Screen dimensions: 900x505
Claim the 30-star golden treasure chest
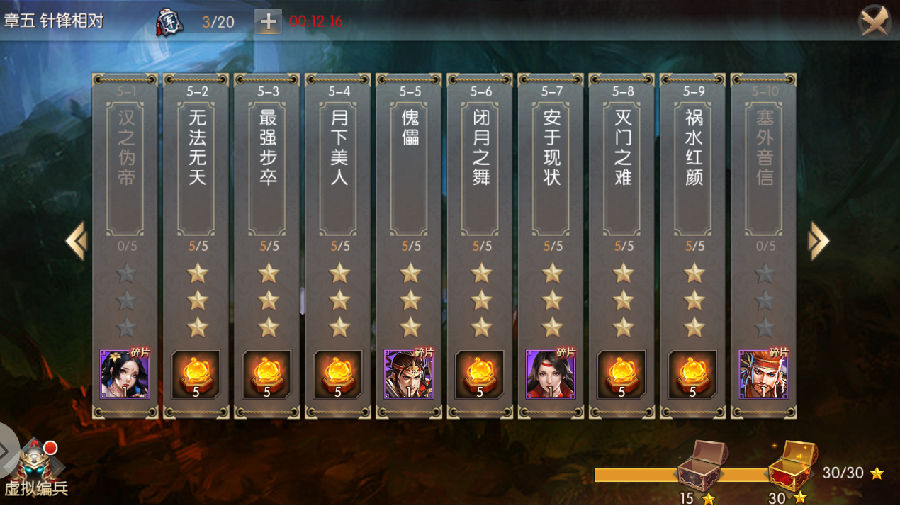[x=790, y=465]
